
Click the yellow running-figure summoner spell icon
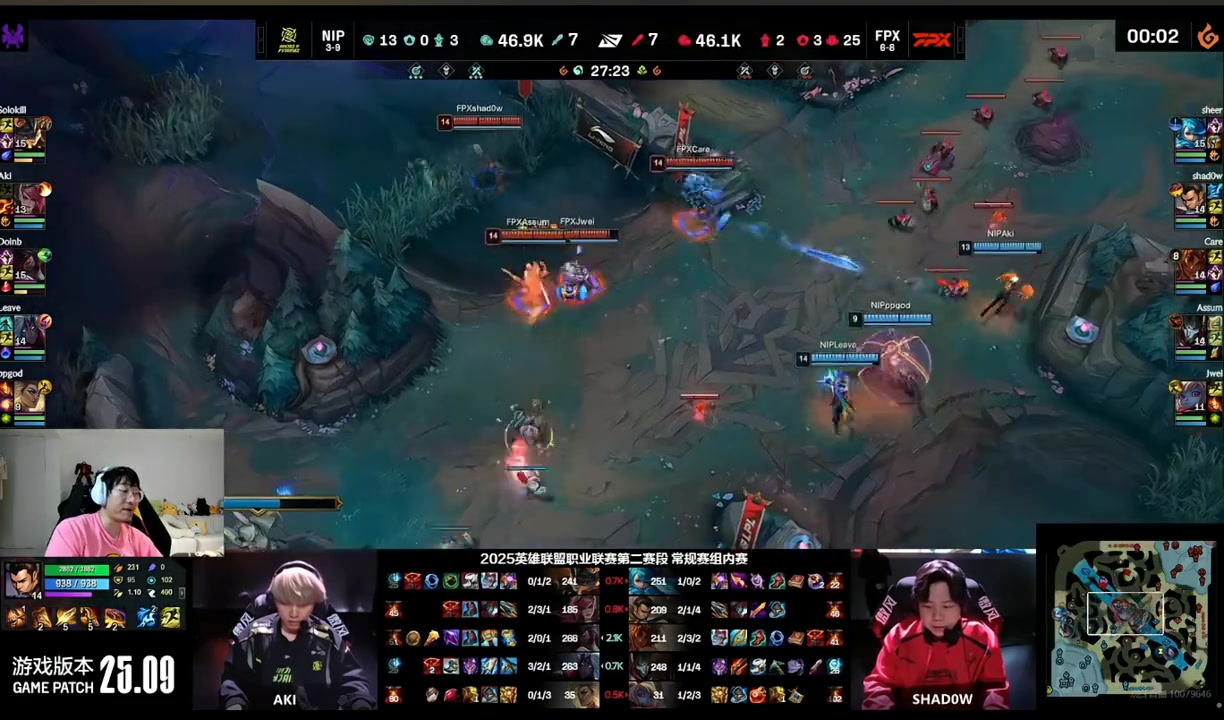pos(171,617)
